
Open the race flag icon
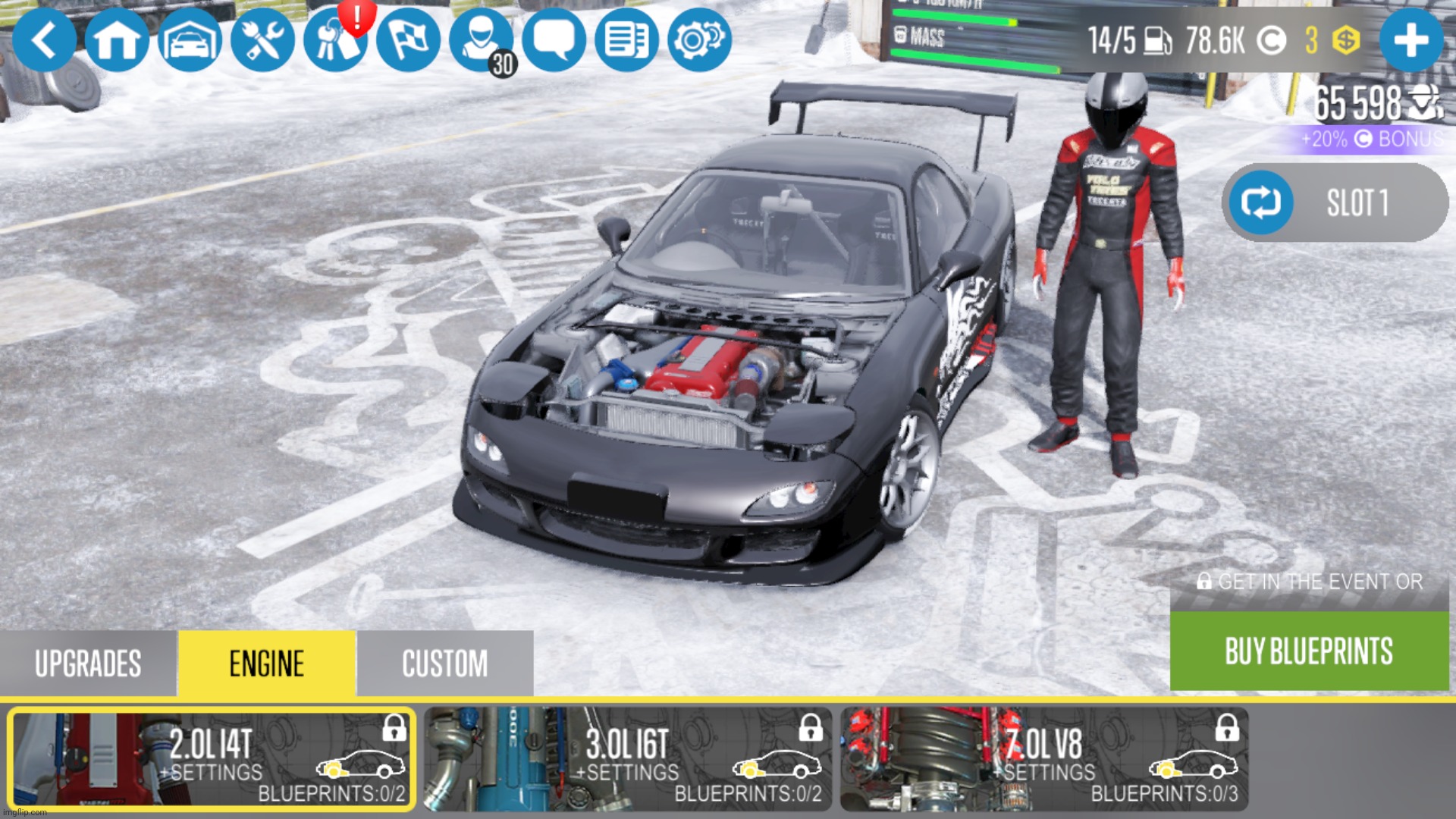pyautogui.click(x=406, y=40)
